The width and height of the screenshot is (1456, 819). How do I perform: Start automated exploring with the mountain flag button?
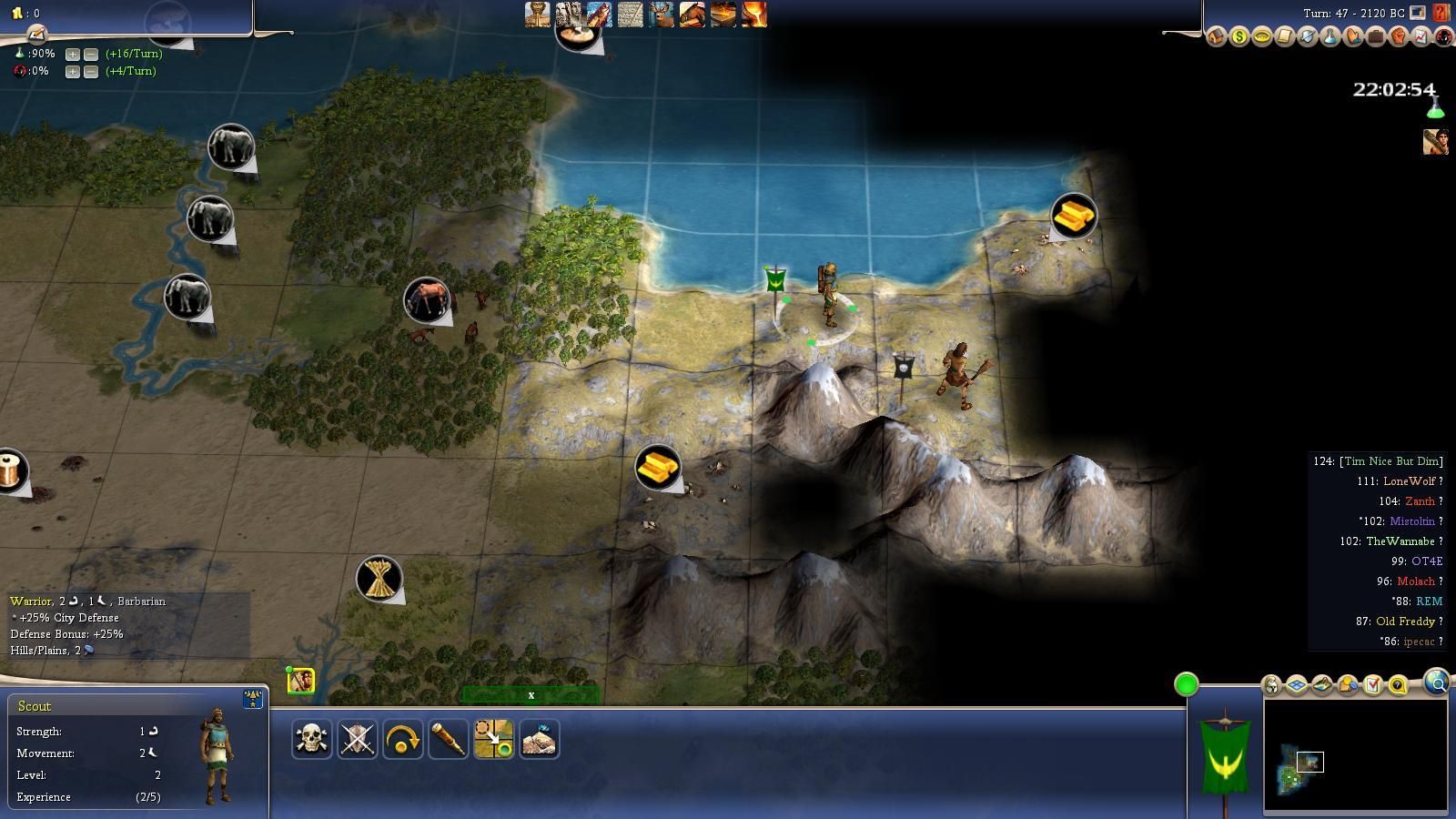pos(539,739)
